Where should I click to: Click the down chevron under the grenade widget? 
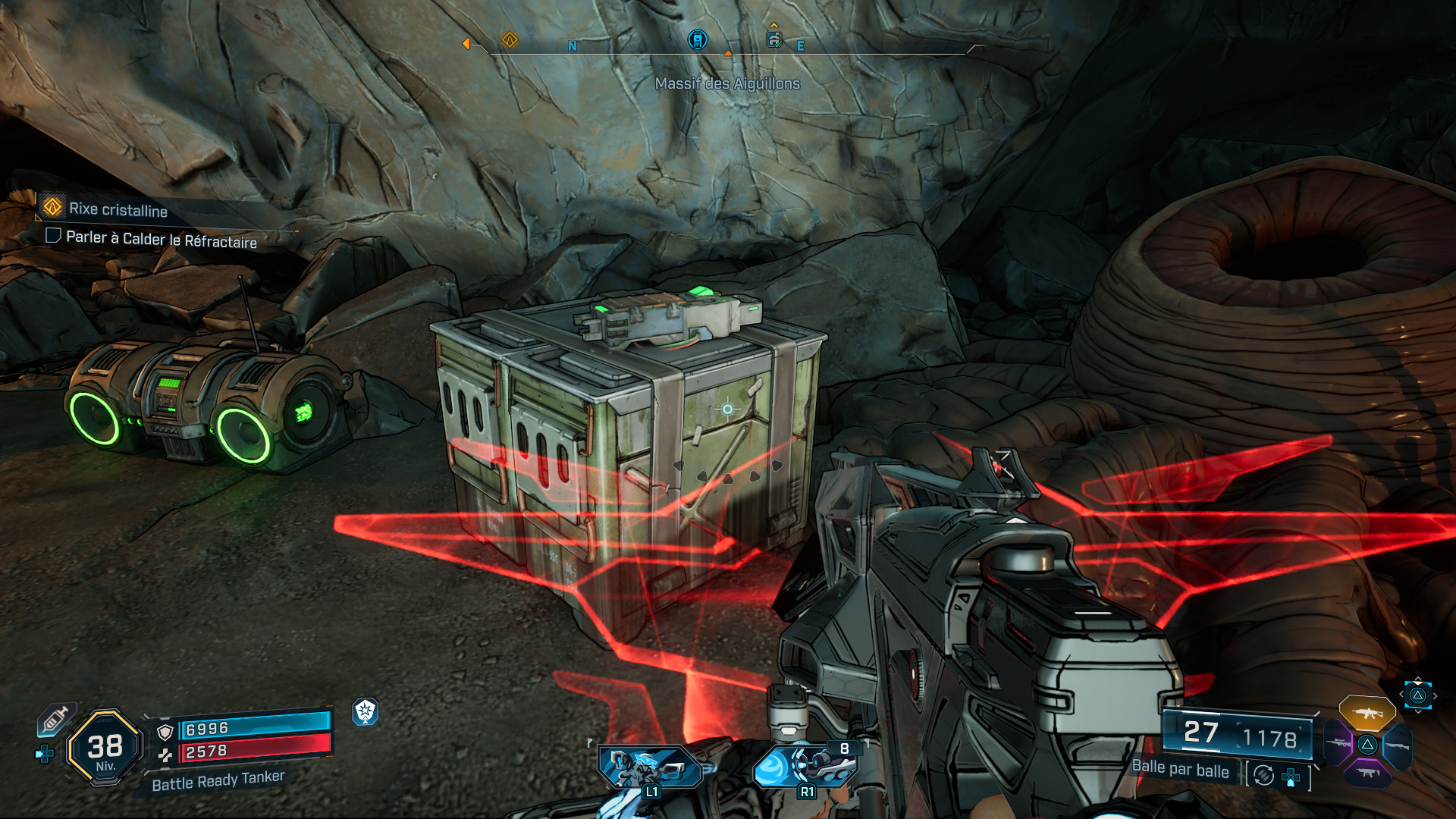click(x=1419, y=712)
